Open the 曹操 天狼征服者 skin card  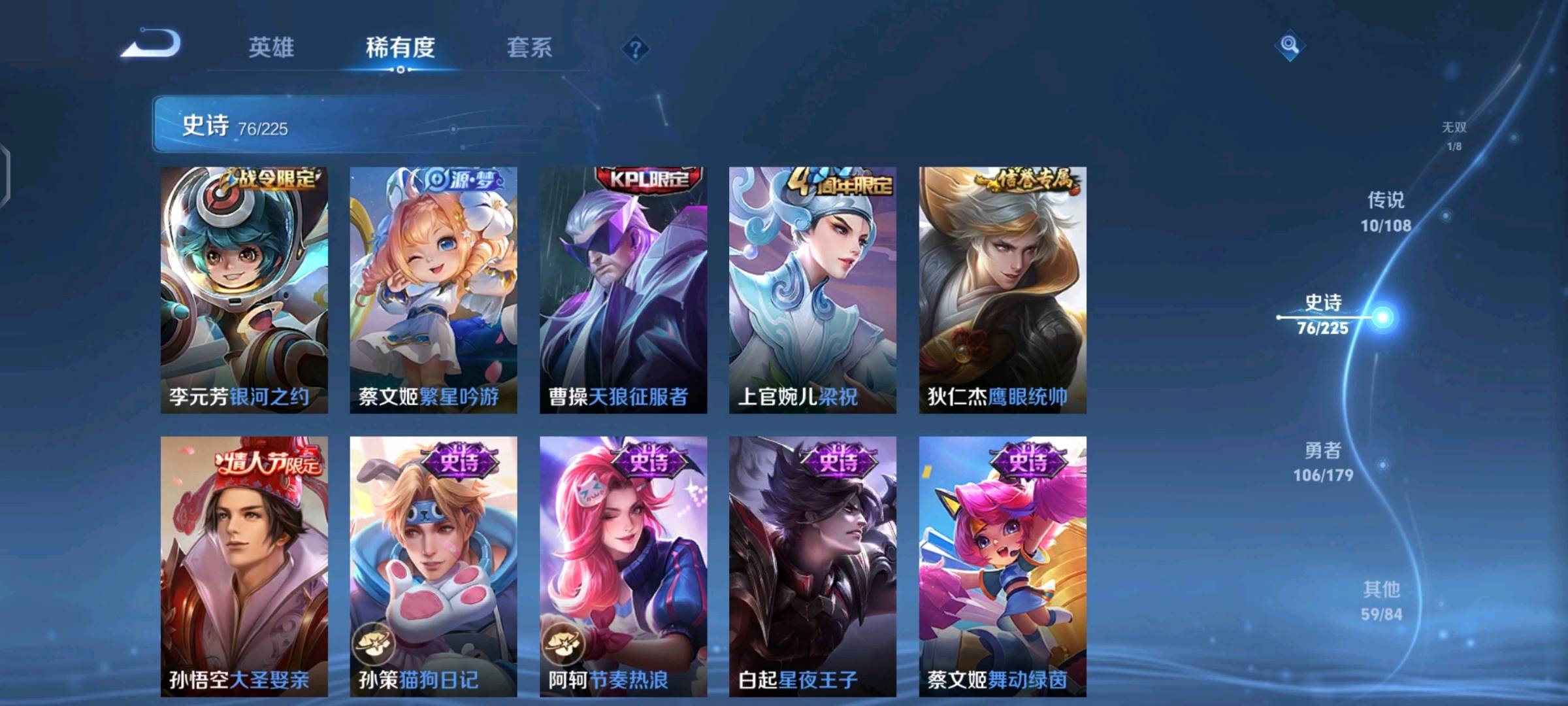[623, 290]
